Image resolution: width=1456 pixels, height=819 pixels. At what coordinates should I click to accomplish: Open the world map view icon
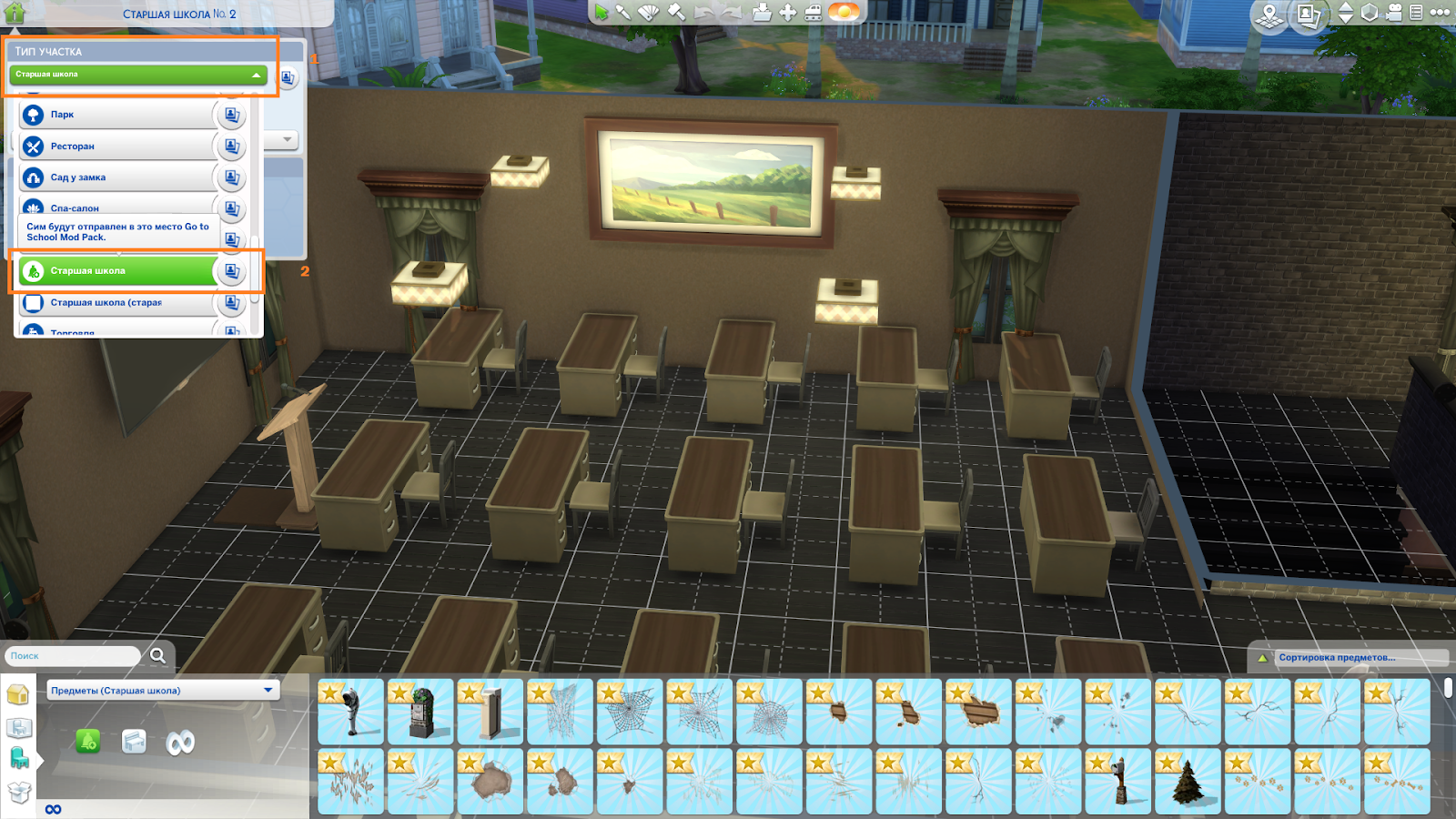pyautogui.click(x=1269, y=14)
